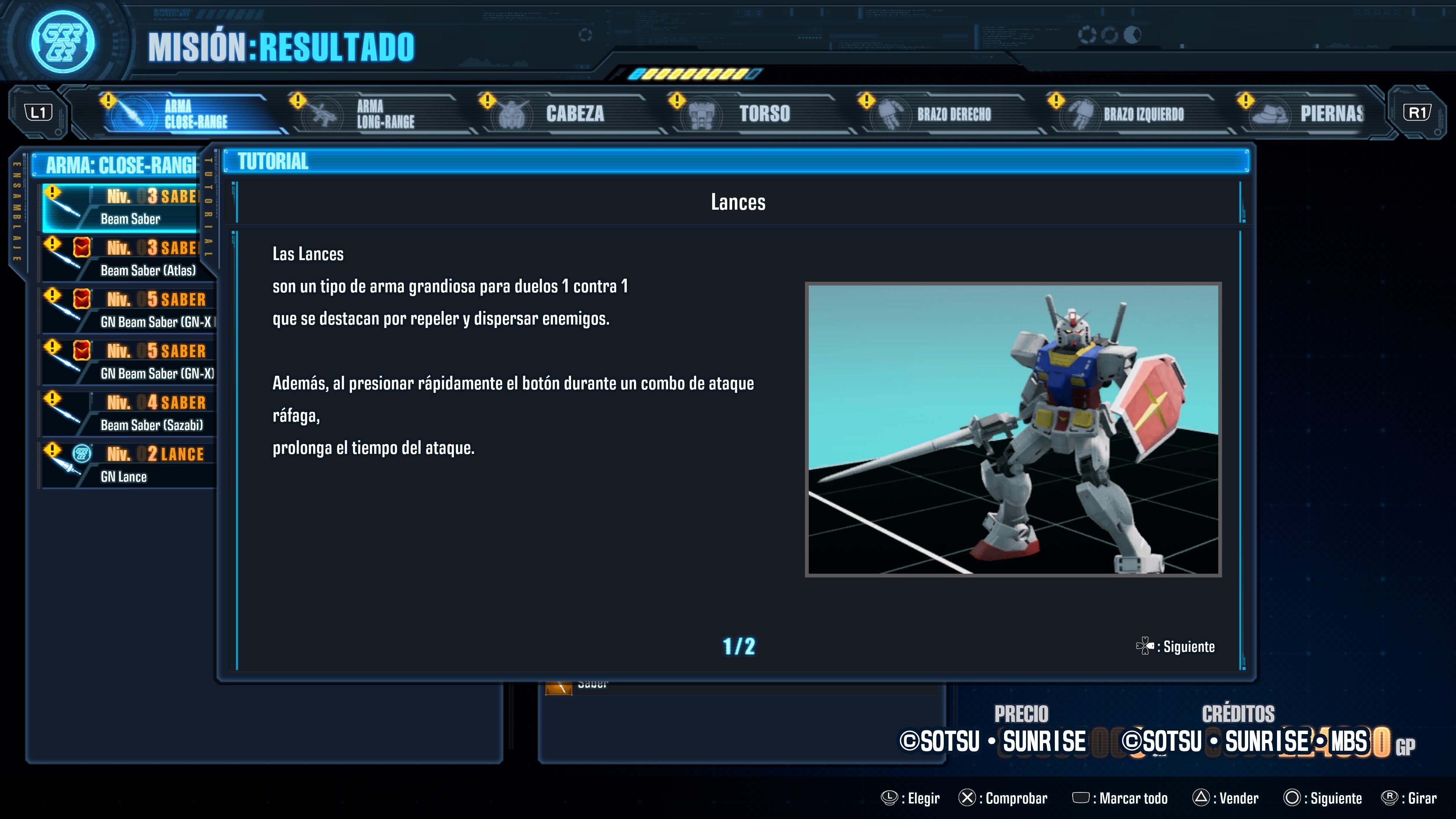Show the Piernas parts tab
The height and width of the screenshot is (819, 1456).
coord(1317,114)
